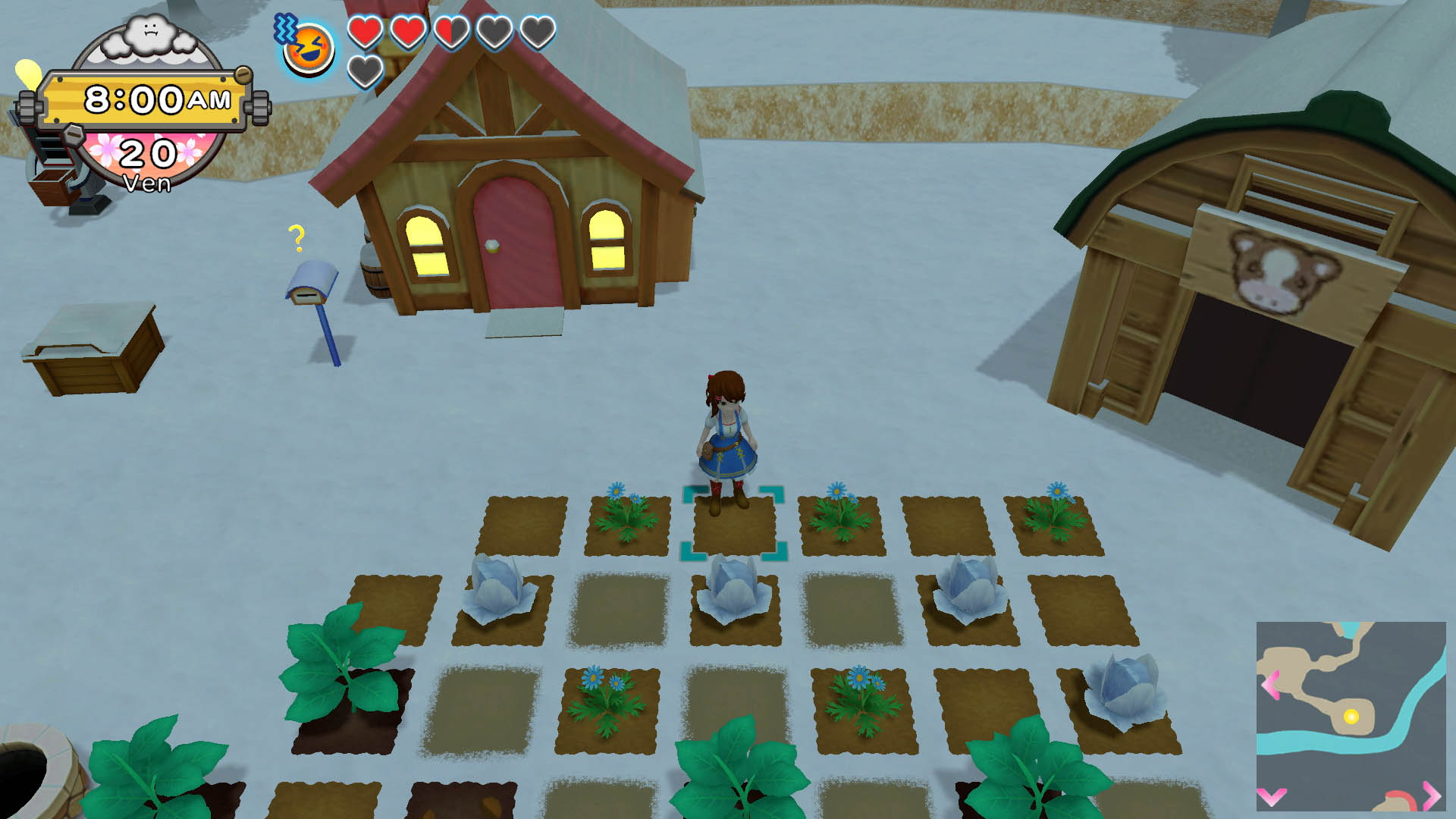Click the laughing face mood icon
The width and height of the screenshot is (1456, 819).
(x=310, y=49)
